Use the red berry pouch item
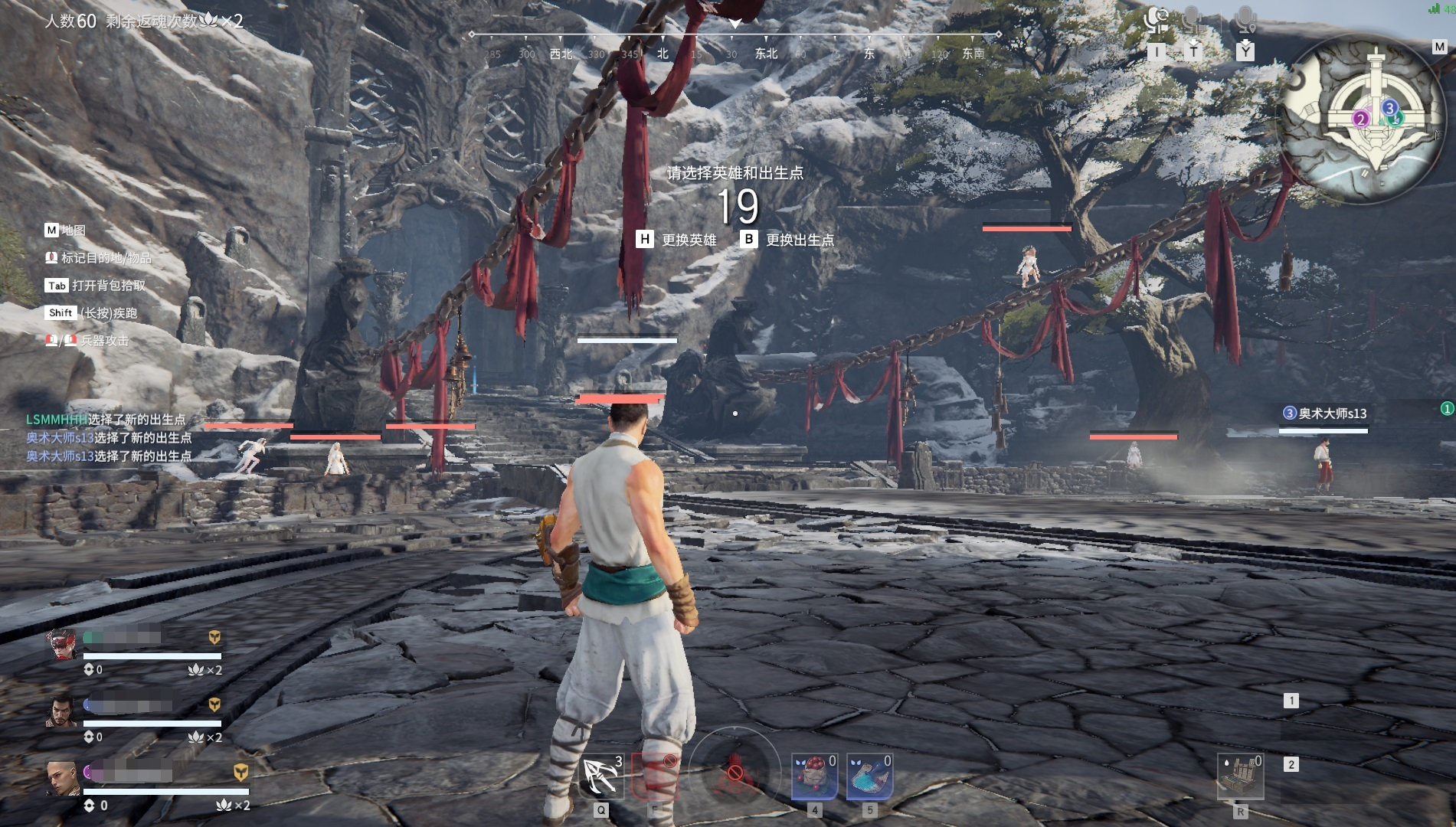Viewport: 1456px width, 827px height. (x=813, y=776)
